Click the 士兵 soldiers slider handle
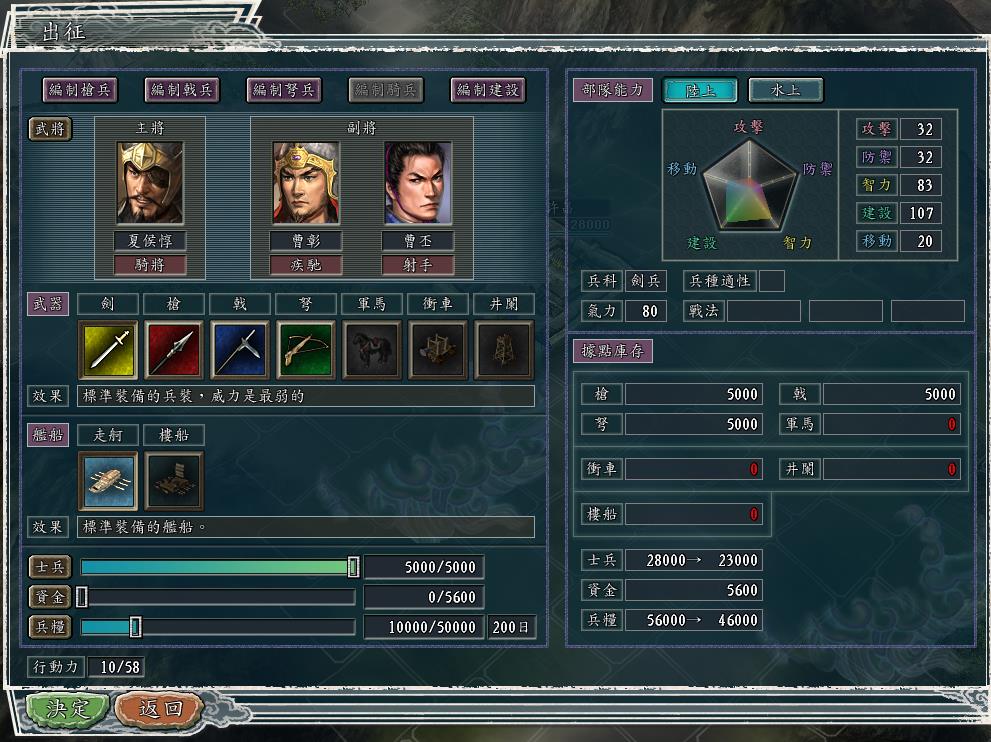The width and height of the screenshot is (991, 742). [x=353, y=567]
